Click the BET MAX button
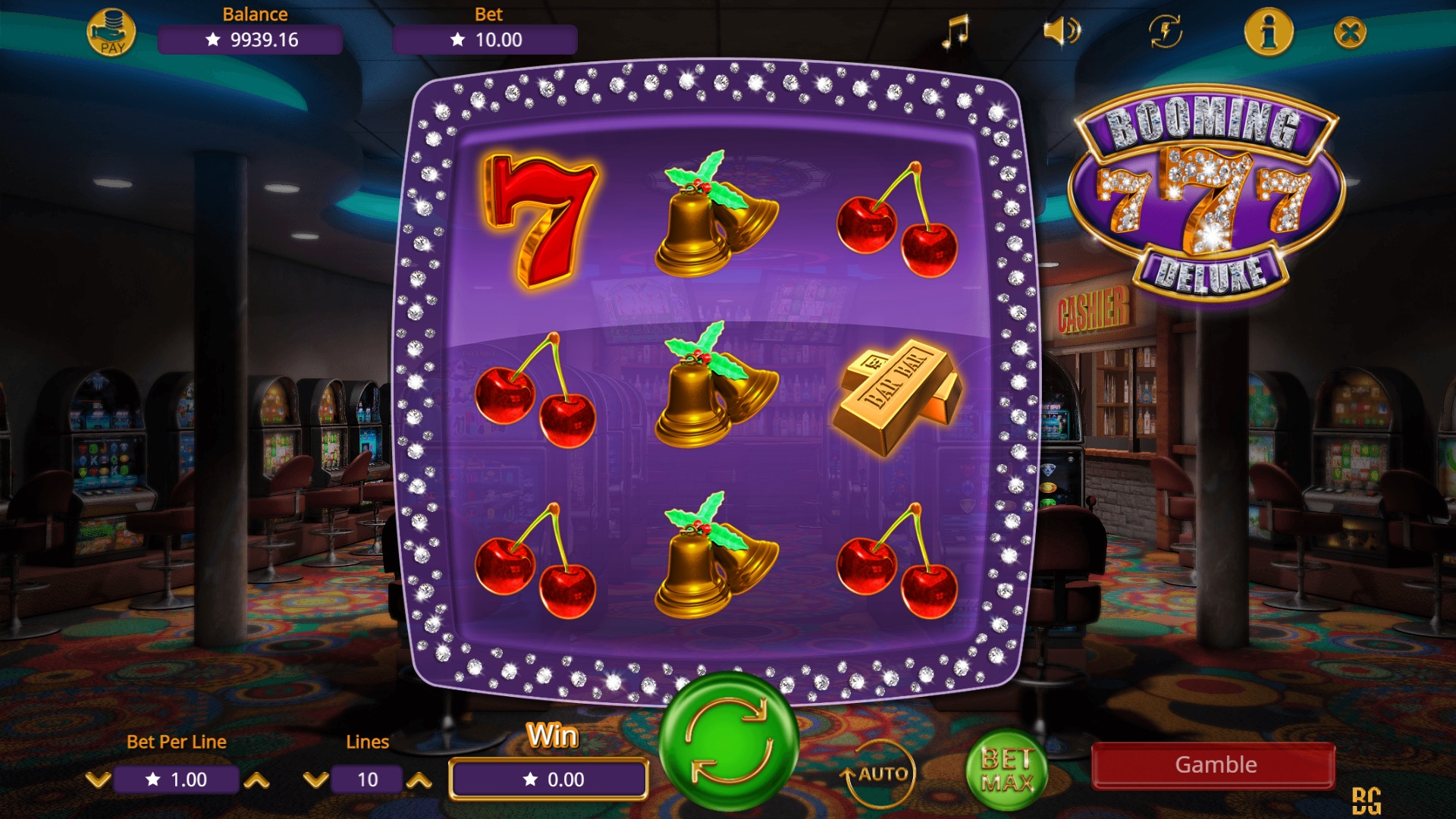Viewport: 1456px width, 819px height. point(1007,770)
